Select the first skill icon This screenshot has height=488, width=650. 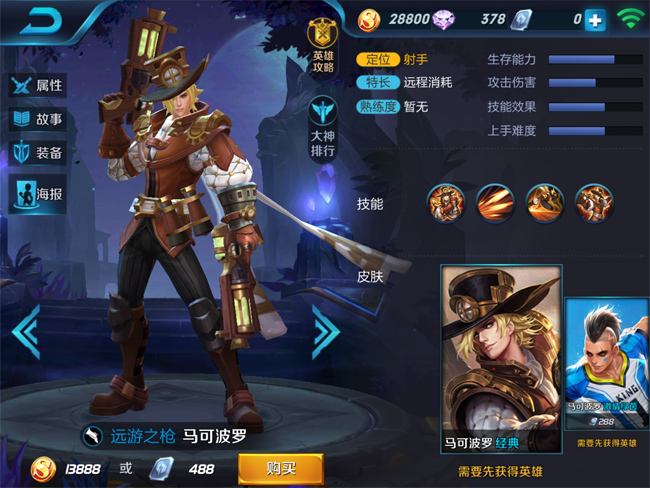(446, 202)
